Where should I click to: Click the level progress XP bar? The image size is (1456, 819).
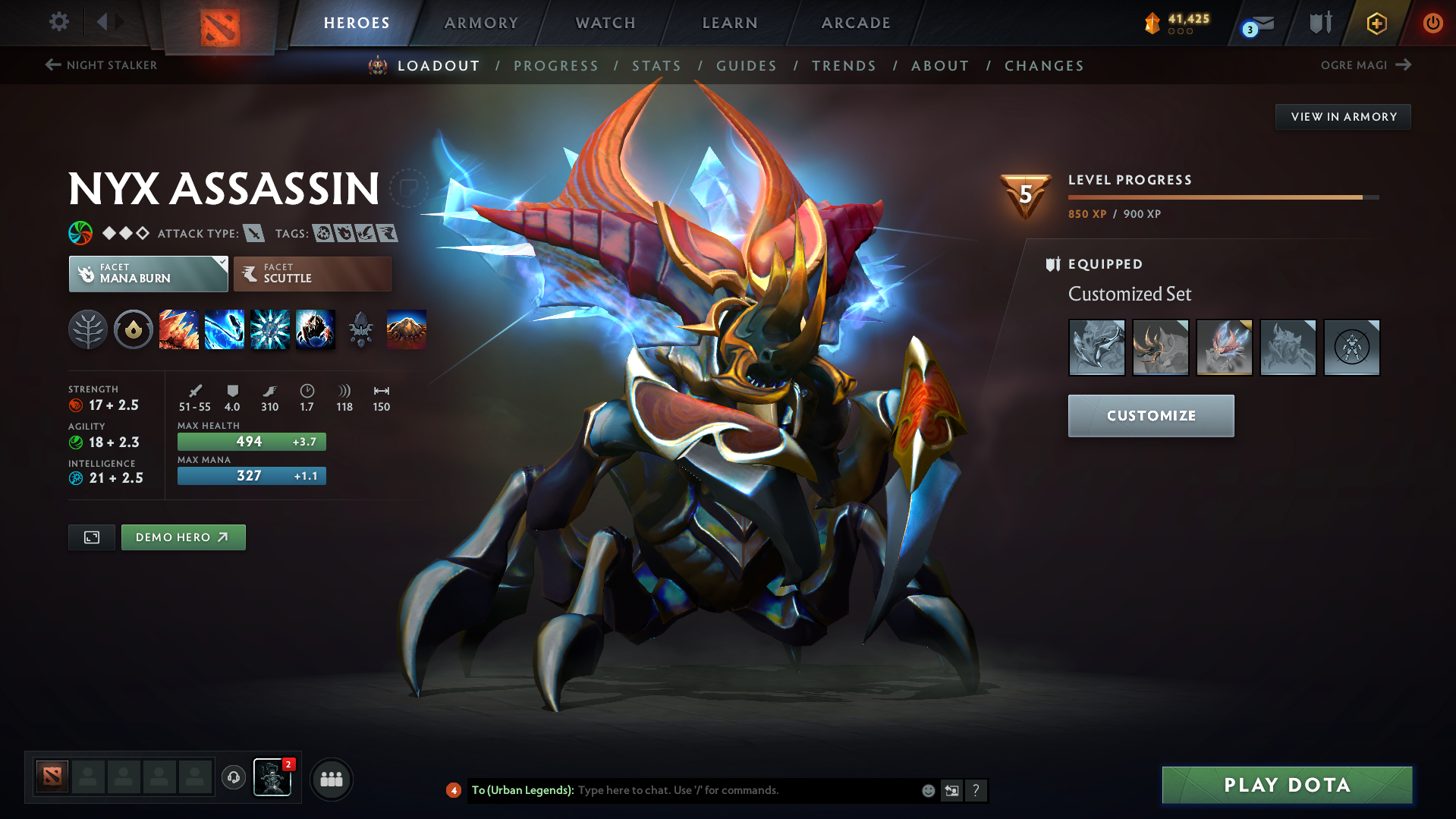(1222, 197)
